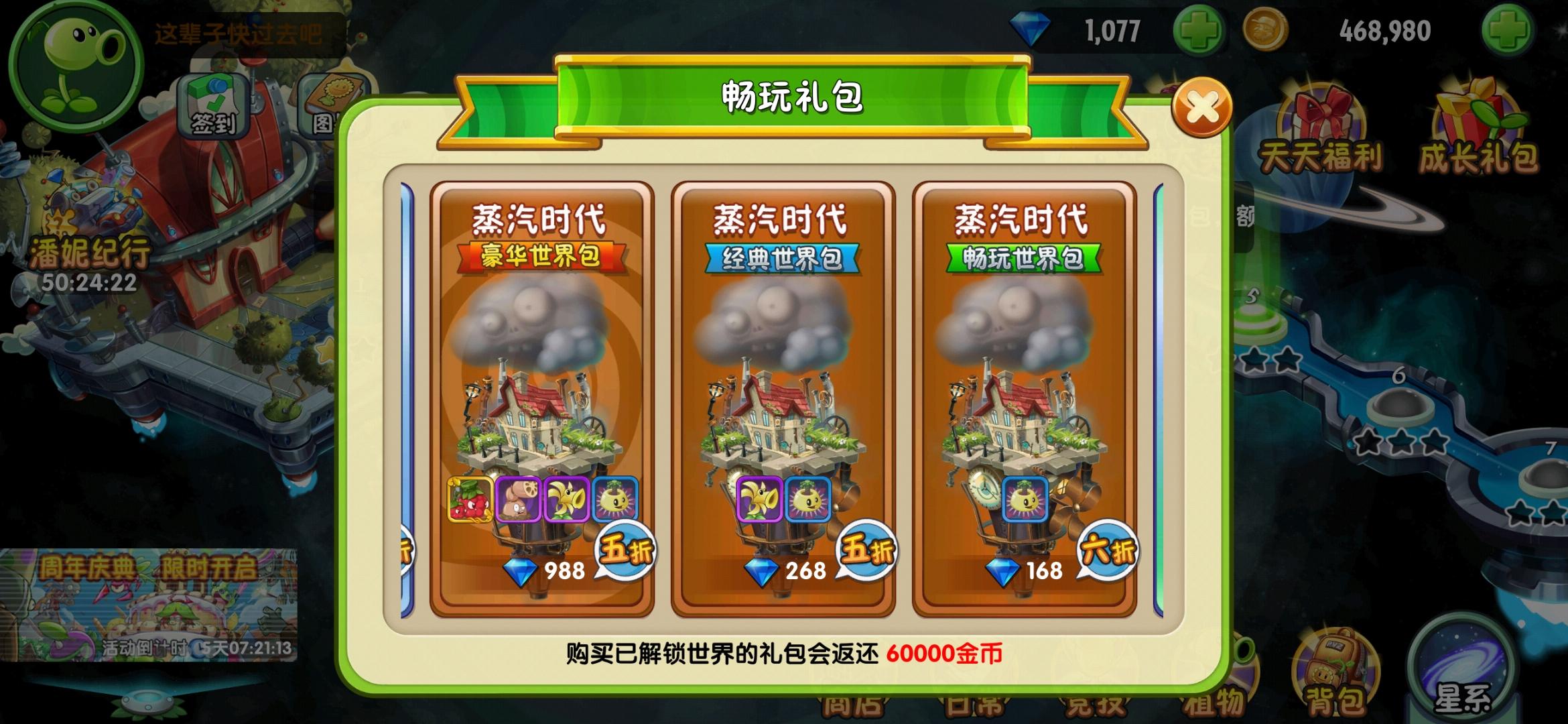The height and width of the screenshot is (724, 1568).
Task: Close the 畅玩礼包 dialog
Action: tap(1203, 106)
